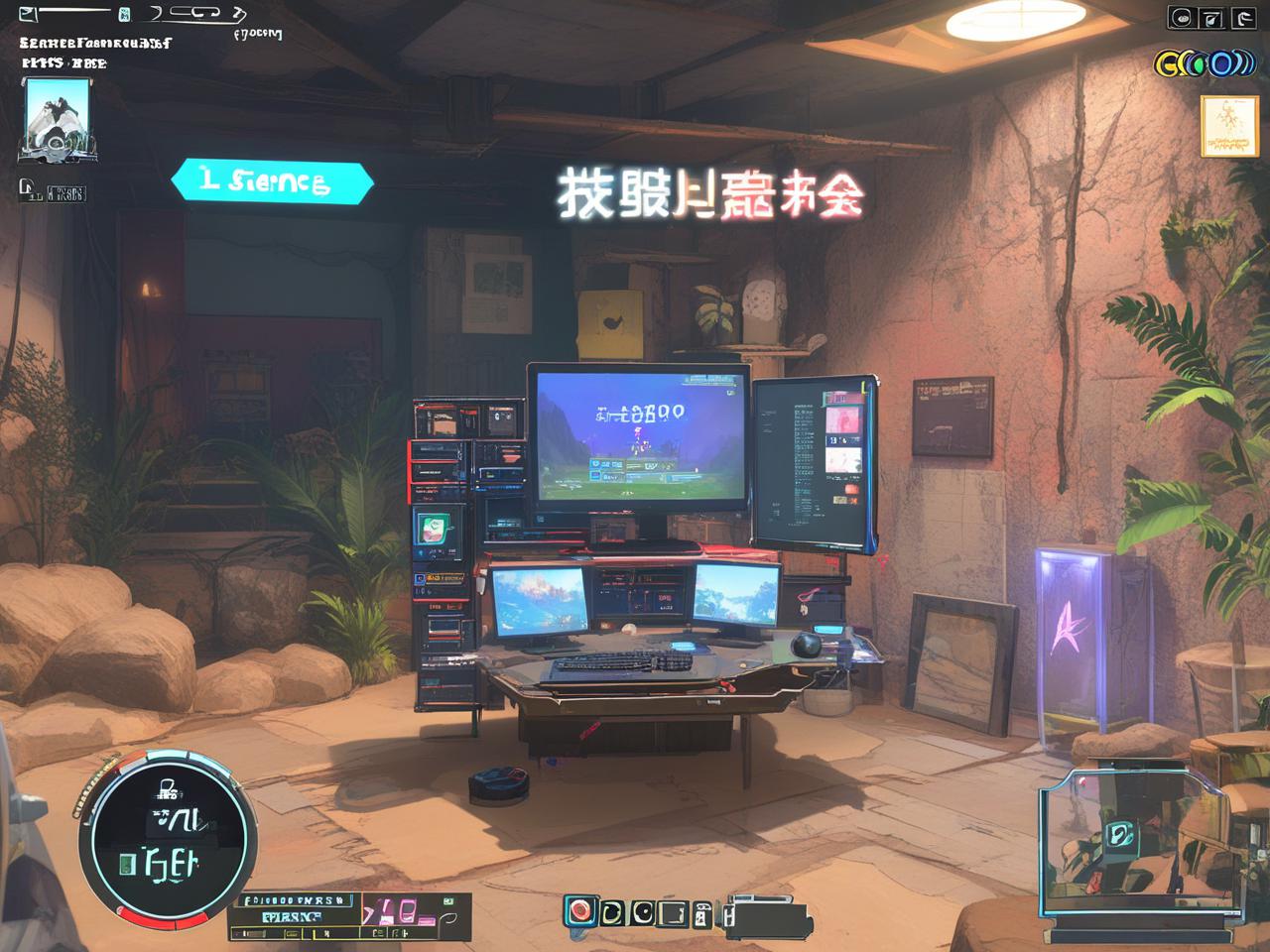
Task: Click the square icon at the top-left corner
Action: point(27,14)
